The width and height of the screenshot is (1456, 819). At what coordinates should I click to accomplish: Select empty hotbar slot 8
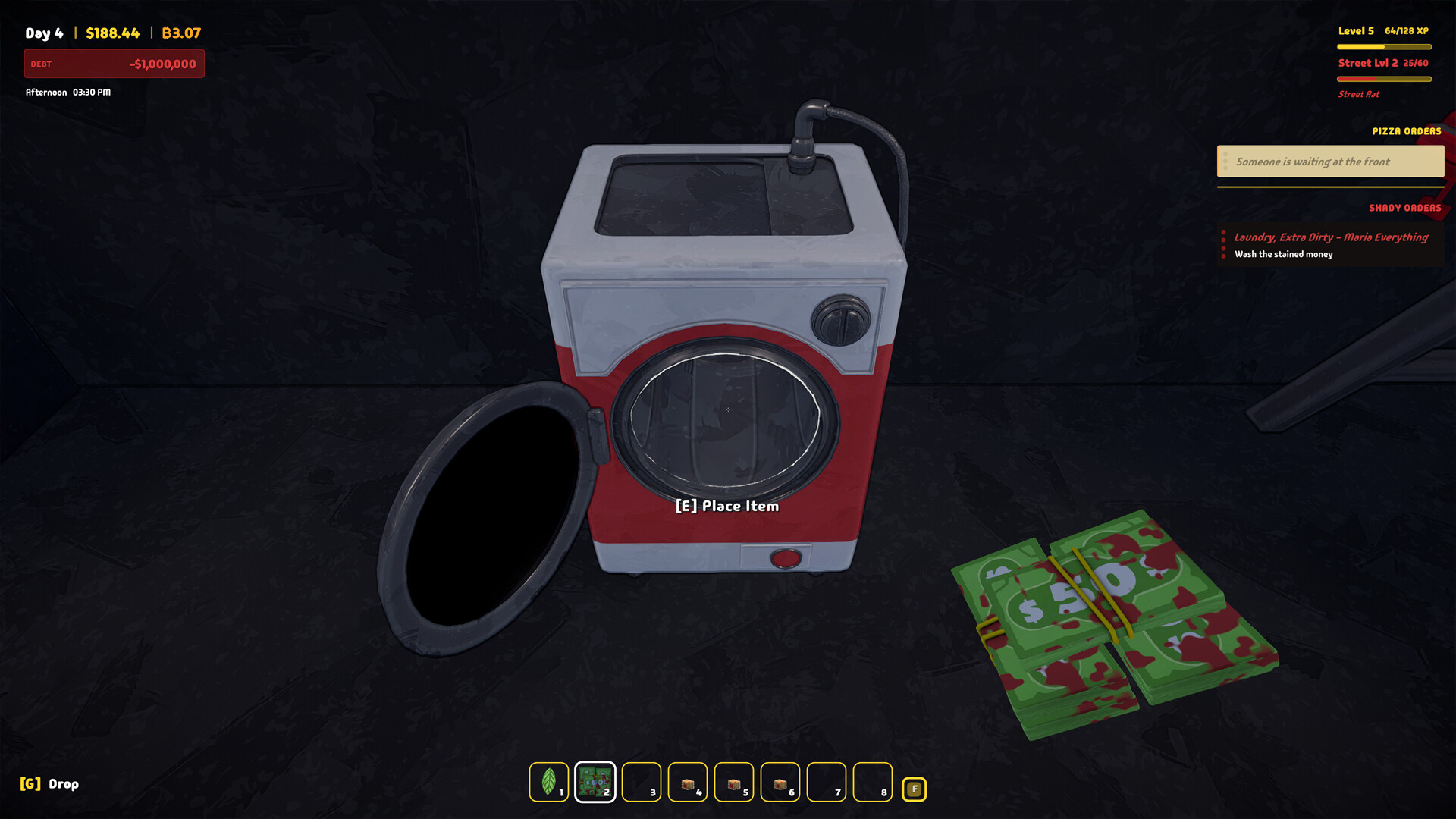click(x=872, y=782)
